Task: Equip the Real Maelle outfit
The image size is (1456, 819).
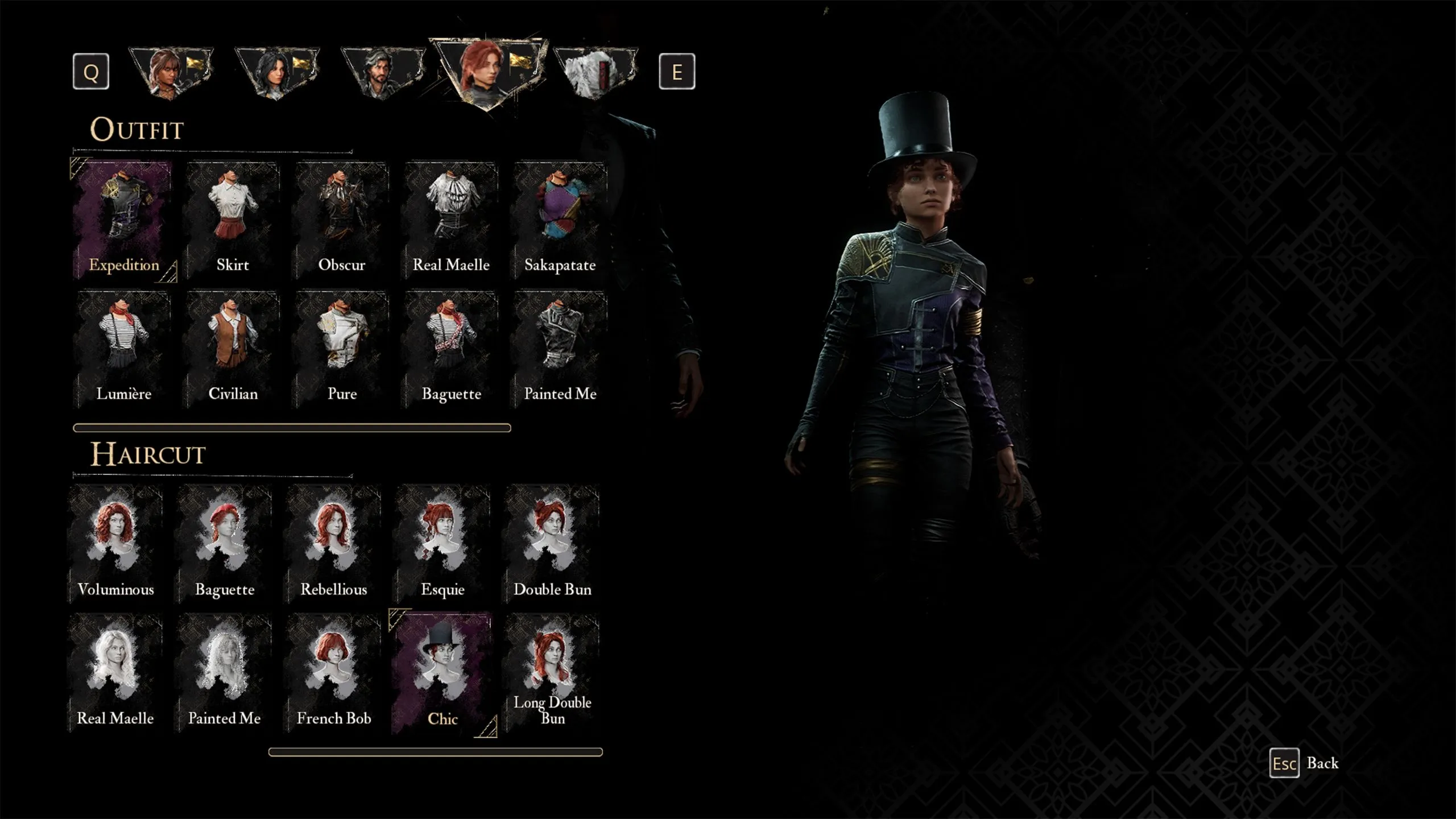Action: point(451,222)
